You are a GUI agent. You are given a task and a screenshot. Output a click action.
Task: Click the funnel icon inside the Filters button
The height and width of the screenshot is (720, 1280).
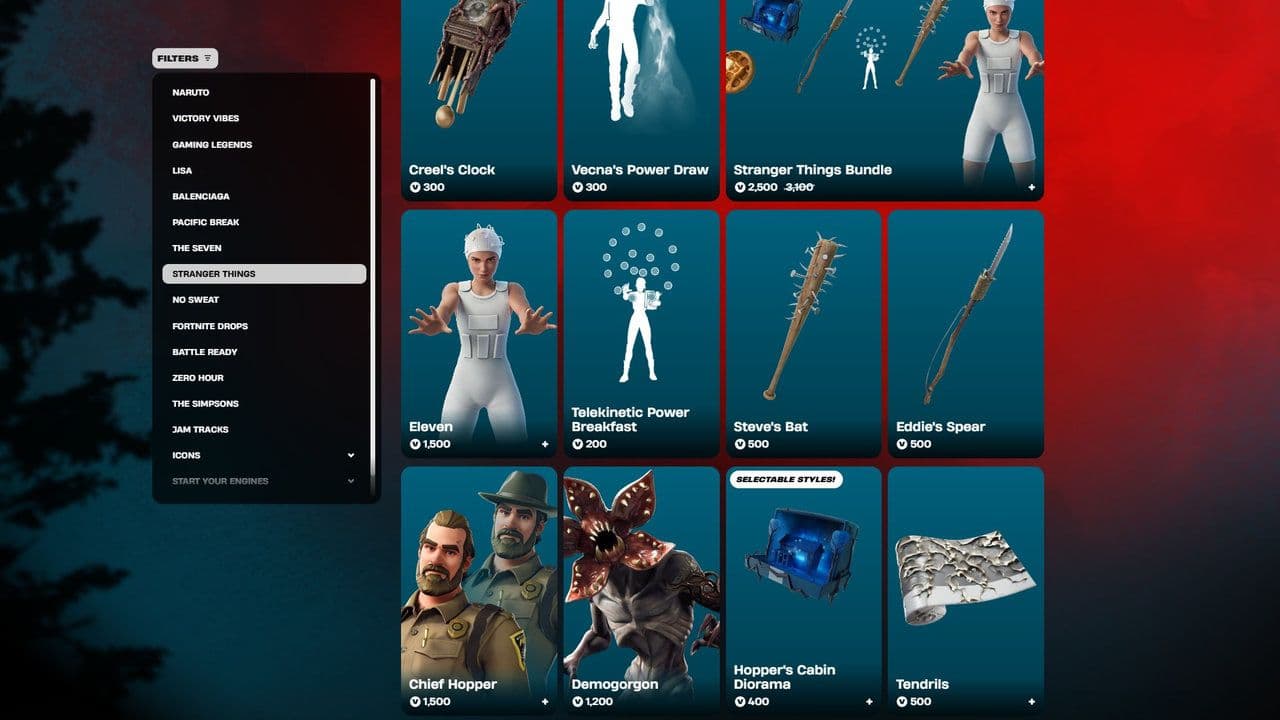coord(207,58)
